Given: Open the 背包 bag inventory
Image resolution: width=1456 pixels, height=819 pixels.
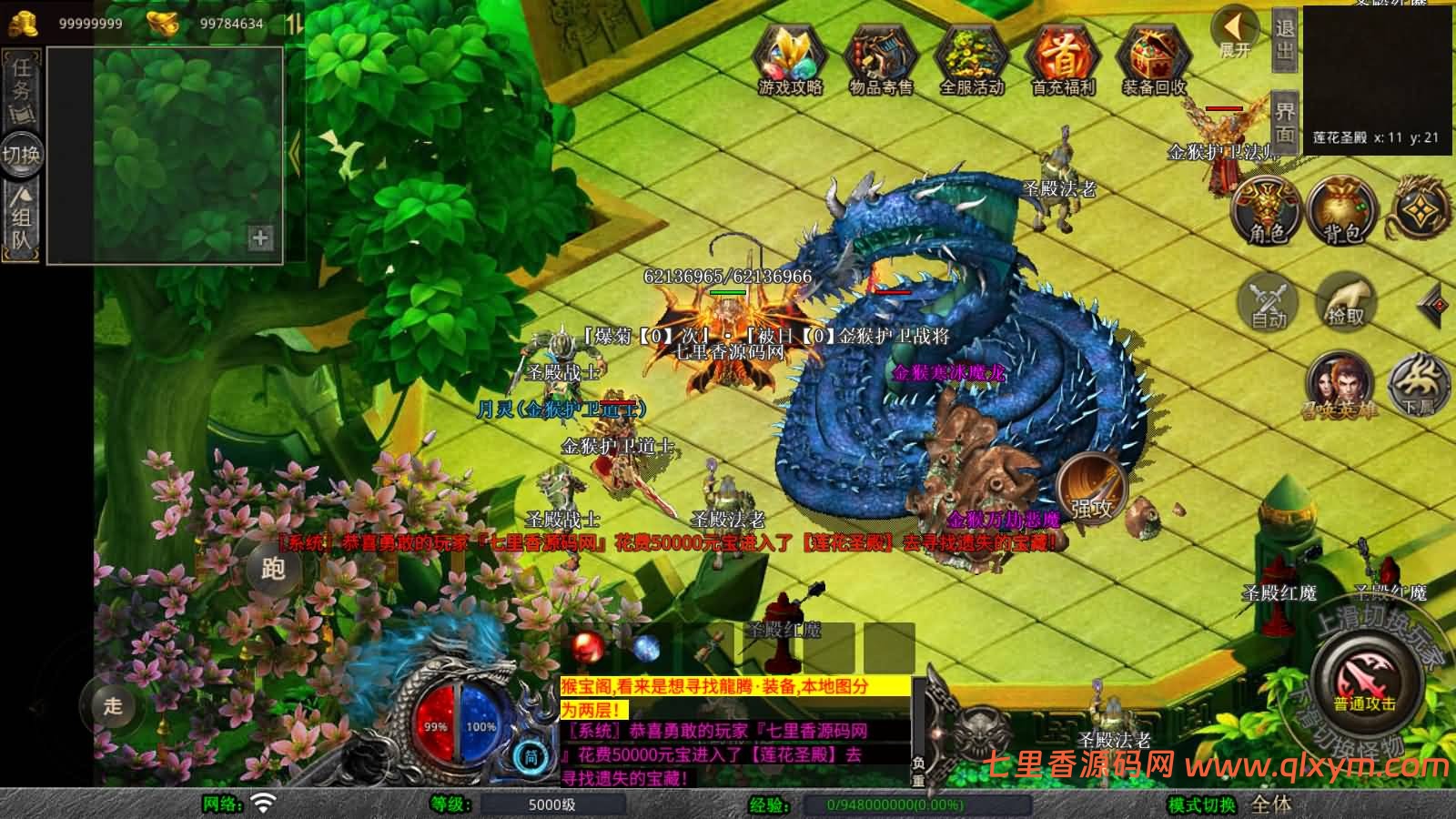Looking at the screenshot, I should (1342, 211).
